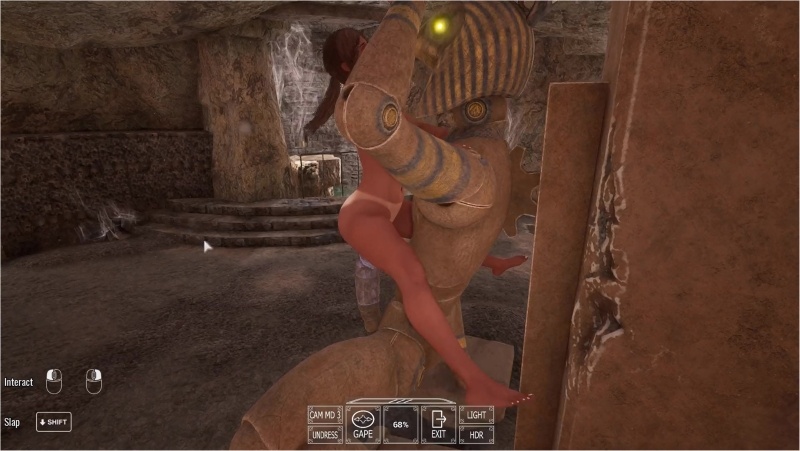800x451 pixels.
Task: Toggle the LIGHT option
Action: (x=476, y=415)
